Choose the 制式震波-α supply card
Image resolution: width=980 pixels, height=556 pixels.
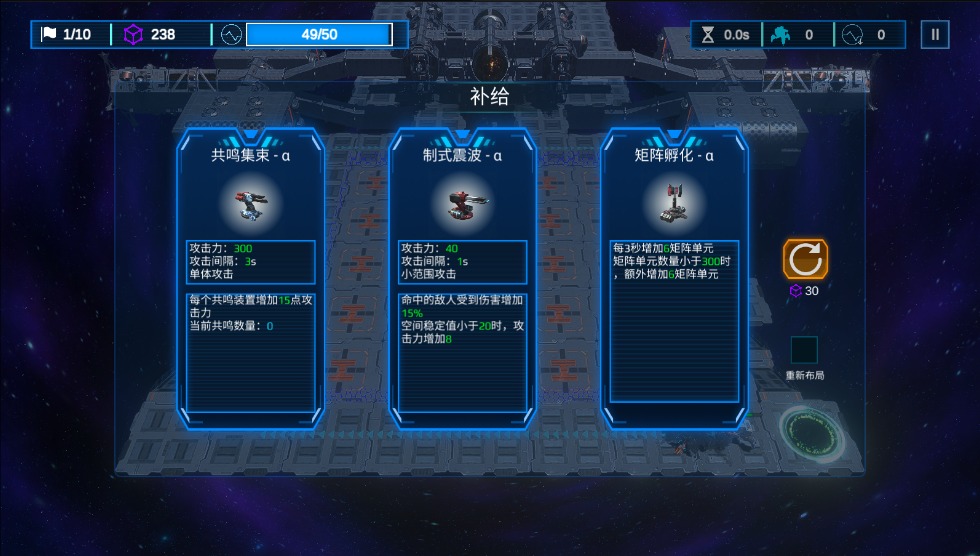(462, 278)
